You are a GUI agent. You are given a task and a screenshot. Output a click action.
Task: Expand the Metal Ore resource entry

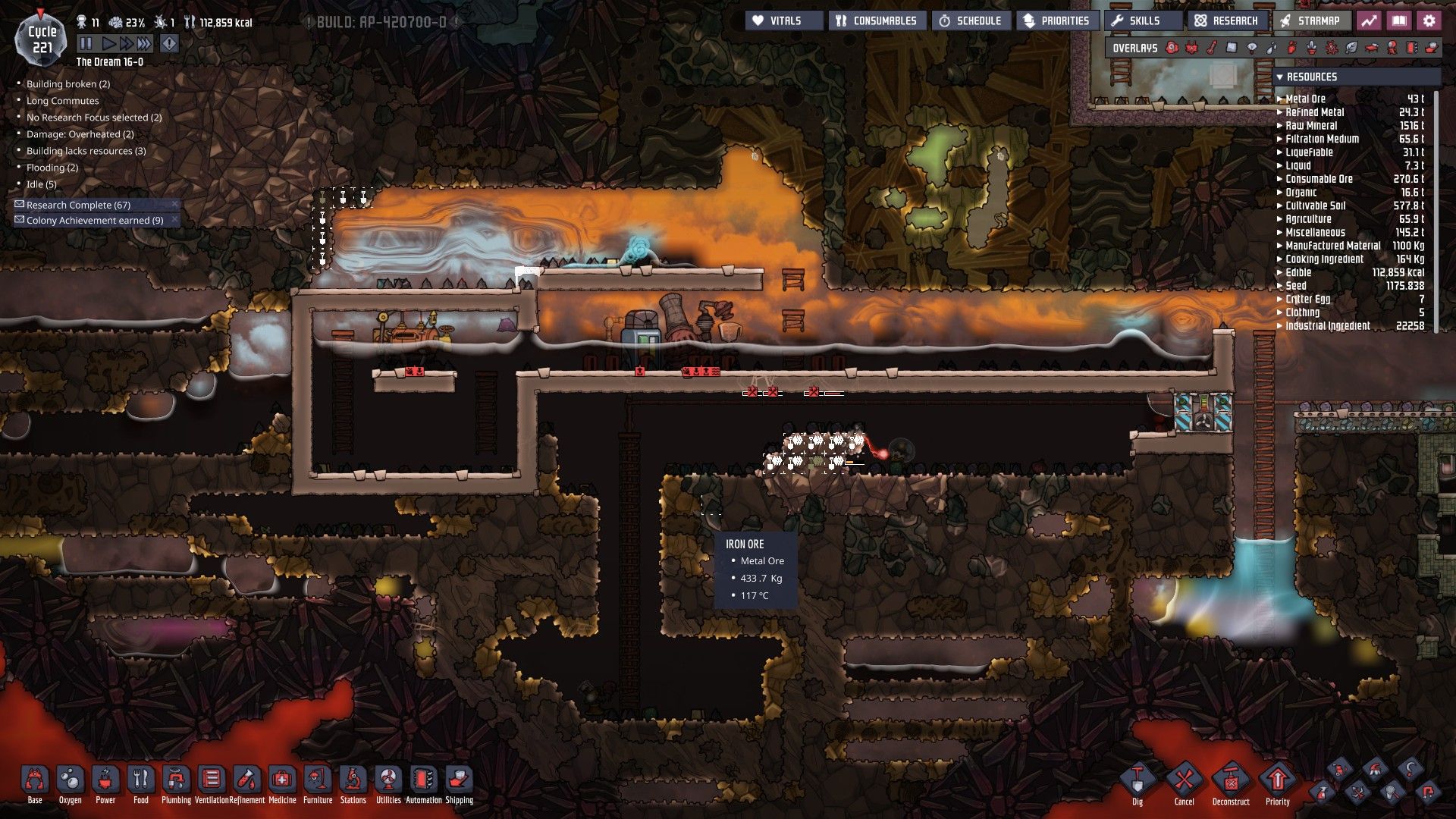[1282, 98]
